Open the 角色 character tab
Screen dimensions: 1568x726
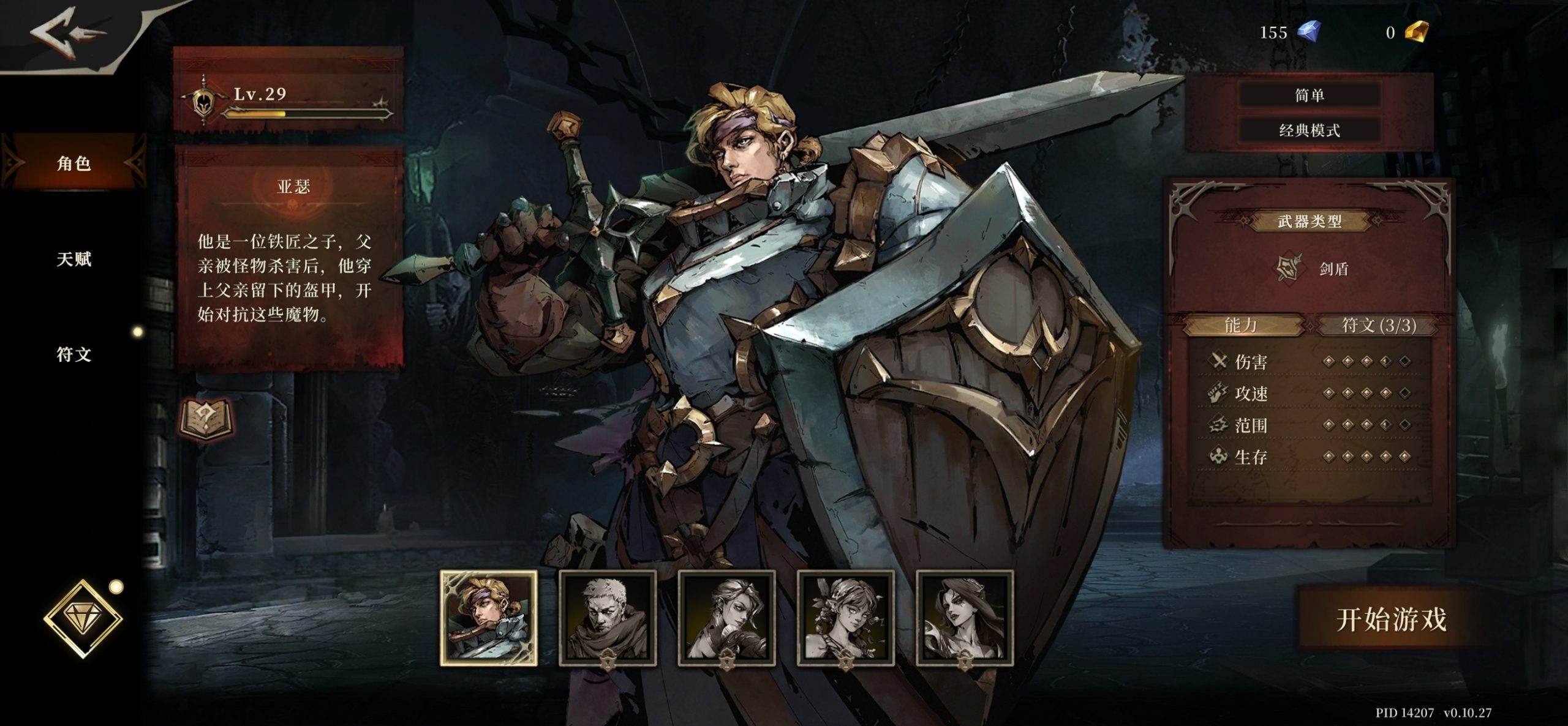click(74, 163)
